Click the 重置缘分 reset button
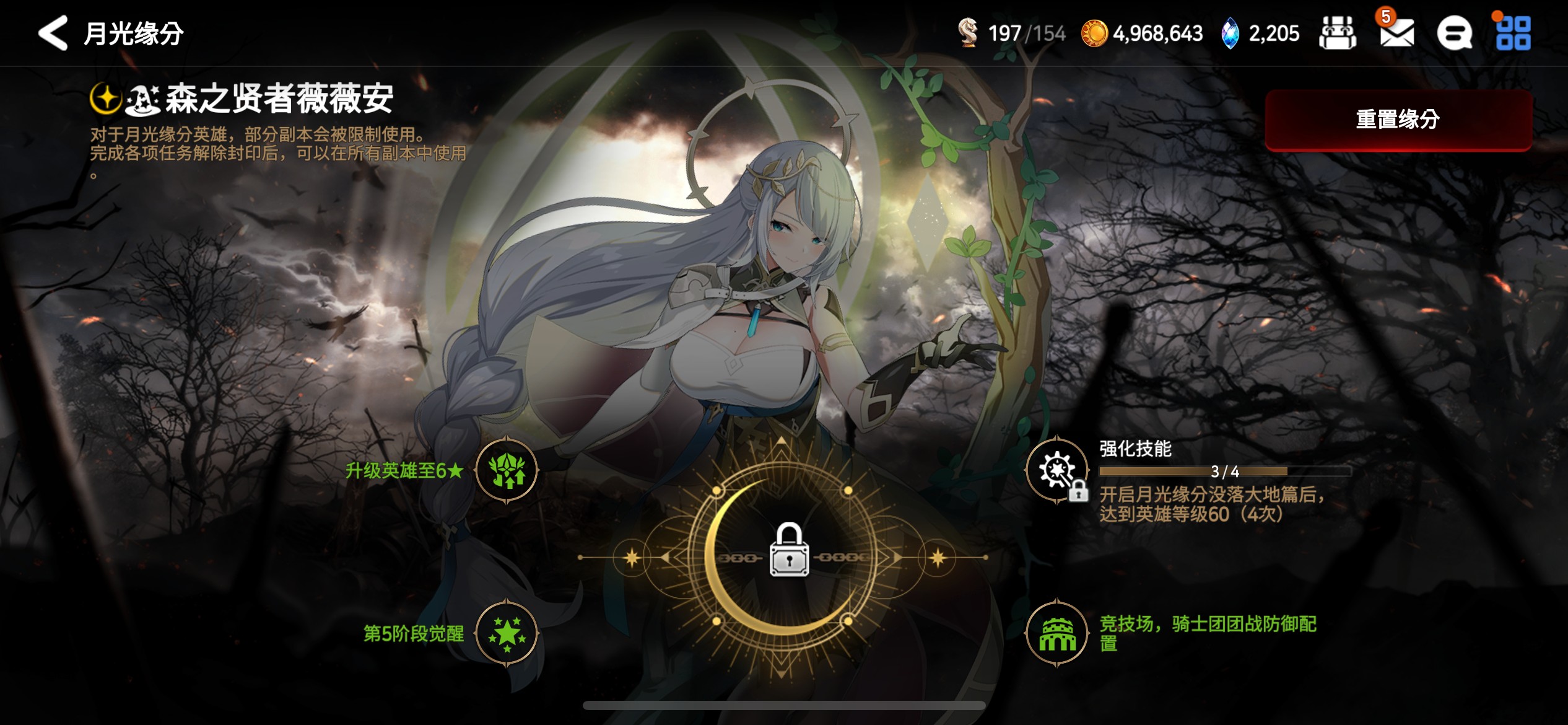1568x725 pixels. click(x=1398, y=119)
